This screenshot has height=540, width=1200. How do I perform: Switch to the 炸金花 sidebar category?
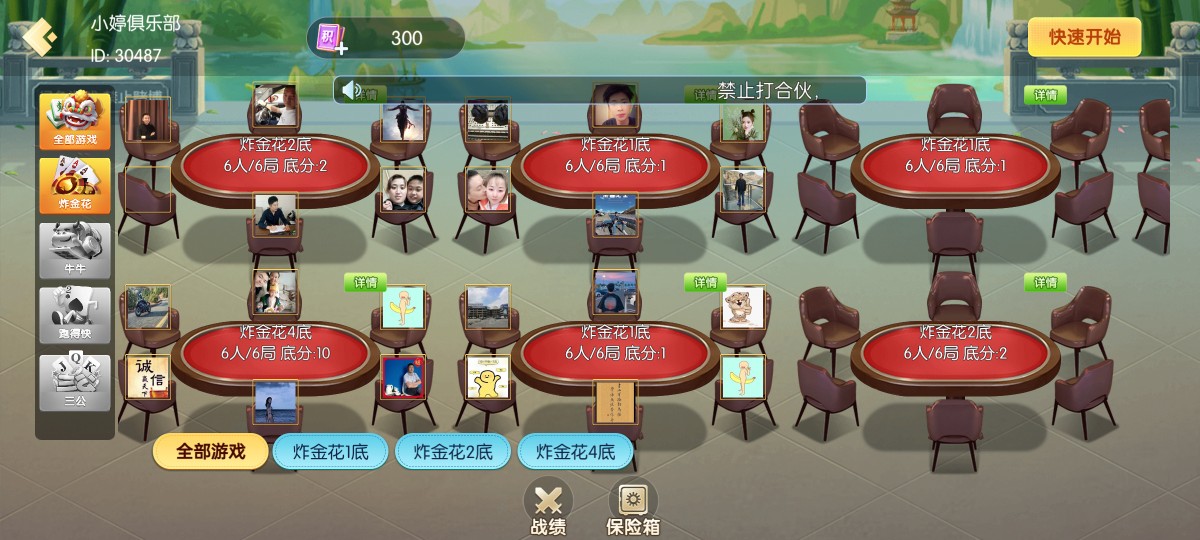click(x=75, y=184)
